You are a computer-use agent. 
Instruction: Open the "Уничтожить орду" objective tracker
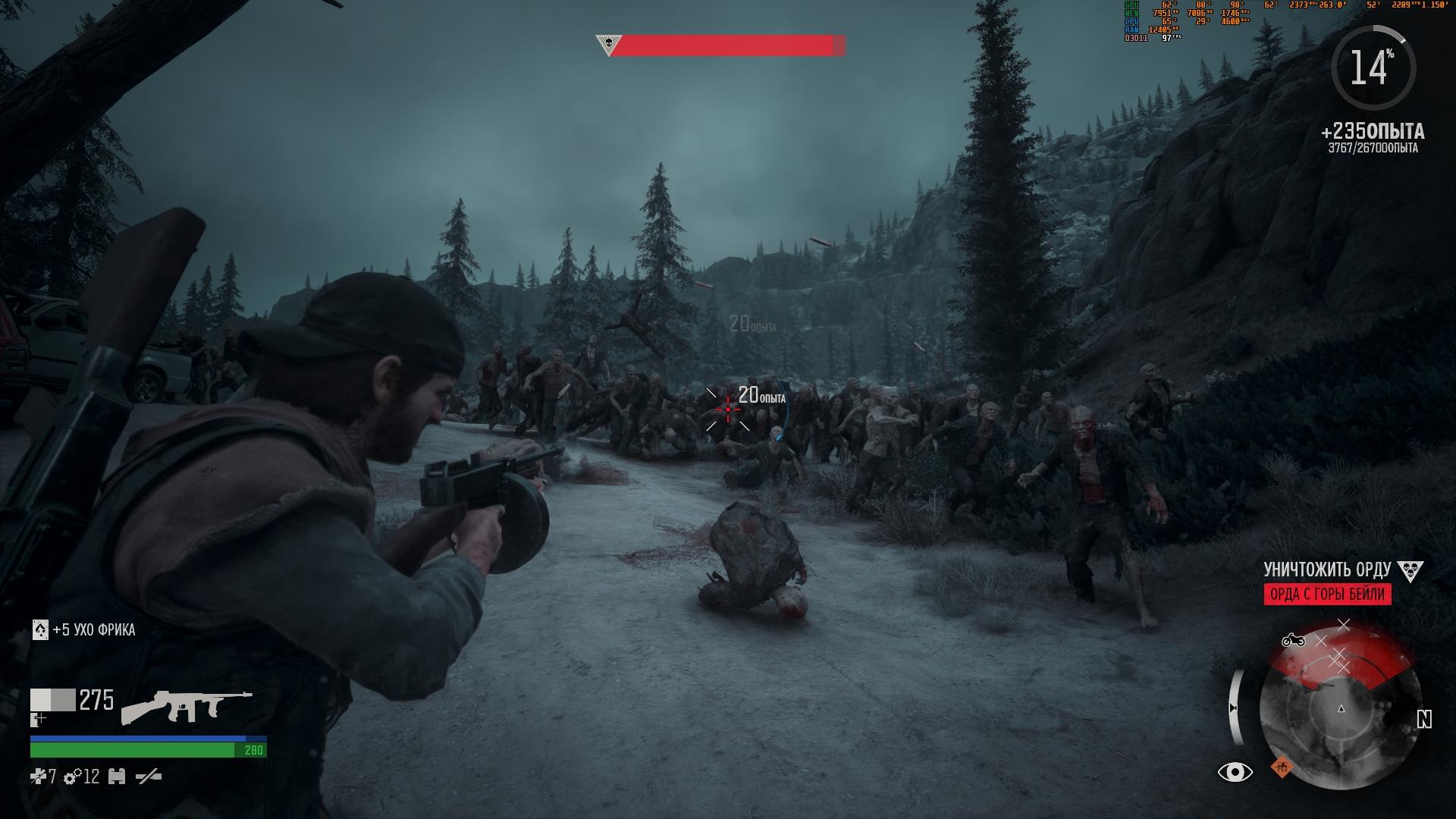click(1326, 570)
